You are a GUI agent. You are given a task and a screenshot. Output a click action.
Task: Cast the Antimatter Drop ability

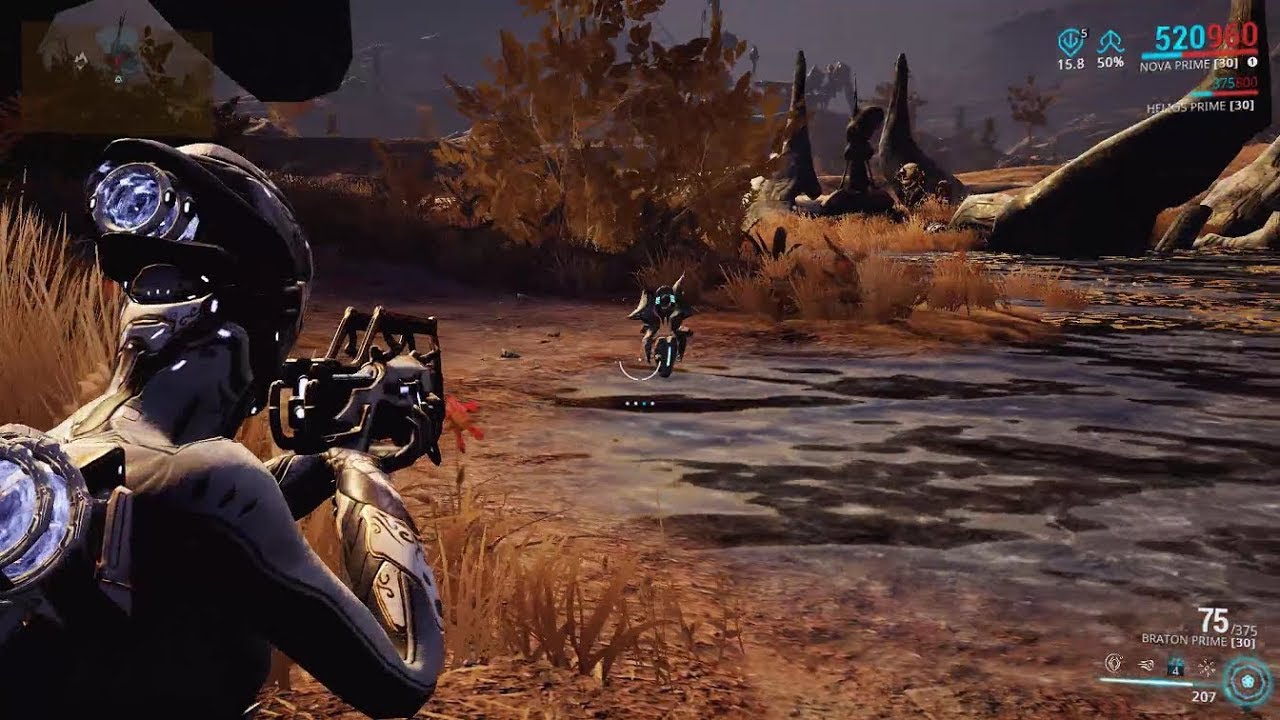(1145, 664)
